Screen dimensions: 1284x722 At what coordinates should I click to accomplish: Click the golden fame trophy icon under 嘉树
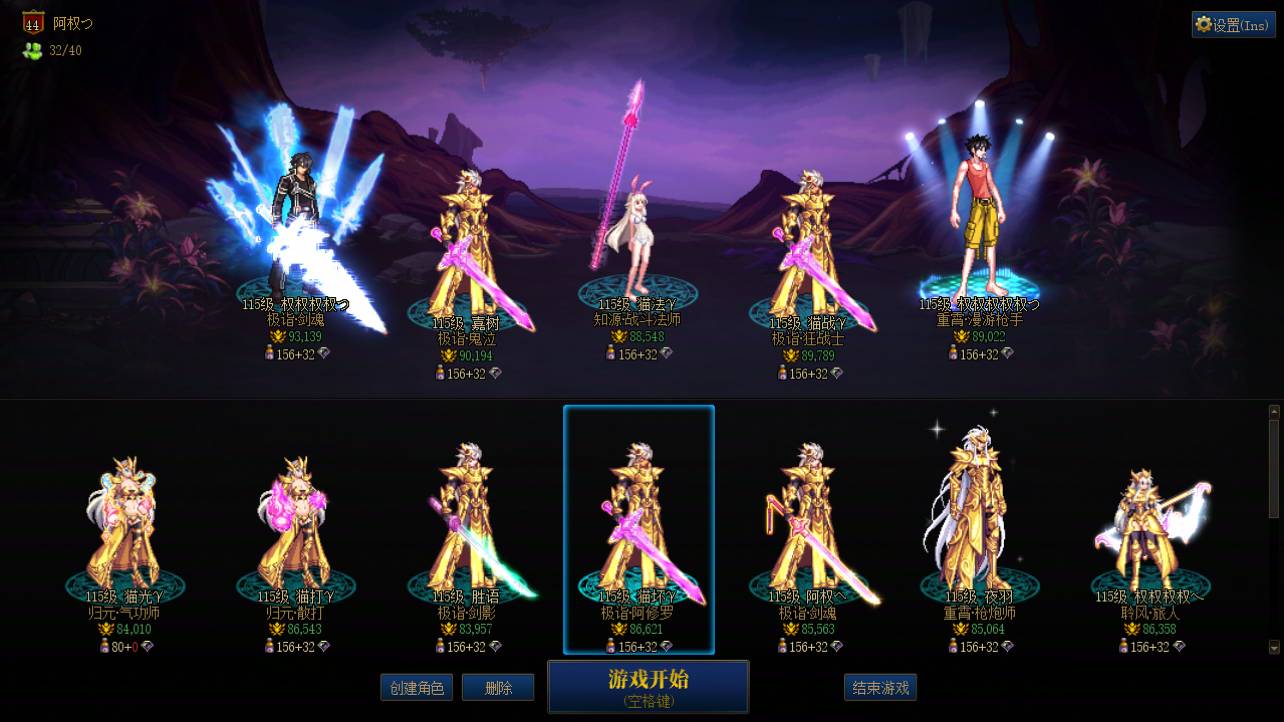(450, 356)
